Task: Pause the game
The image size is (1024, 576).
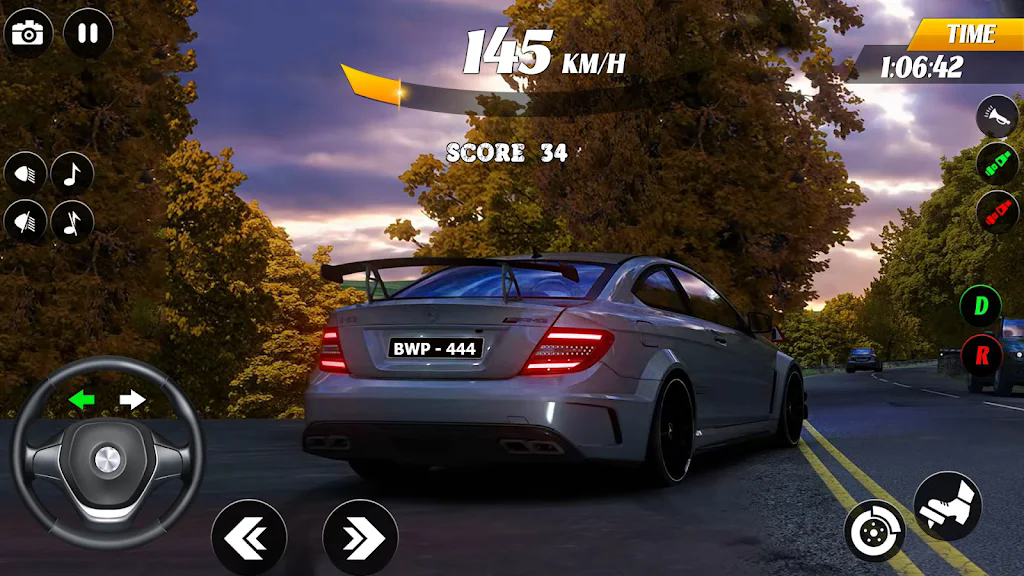Action: pyautogui.click(x=88, y=33)
